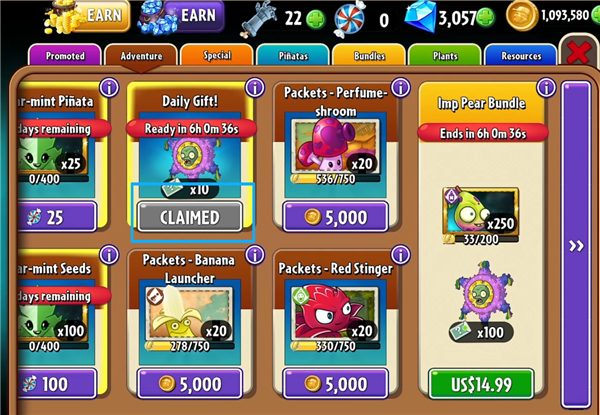Open the Adventure tab
The height and width of the screenshot is (415, 600).
point(140,56)
